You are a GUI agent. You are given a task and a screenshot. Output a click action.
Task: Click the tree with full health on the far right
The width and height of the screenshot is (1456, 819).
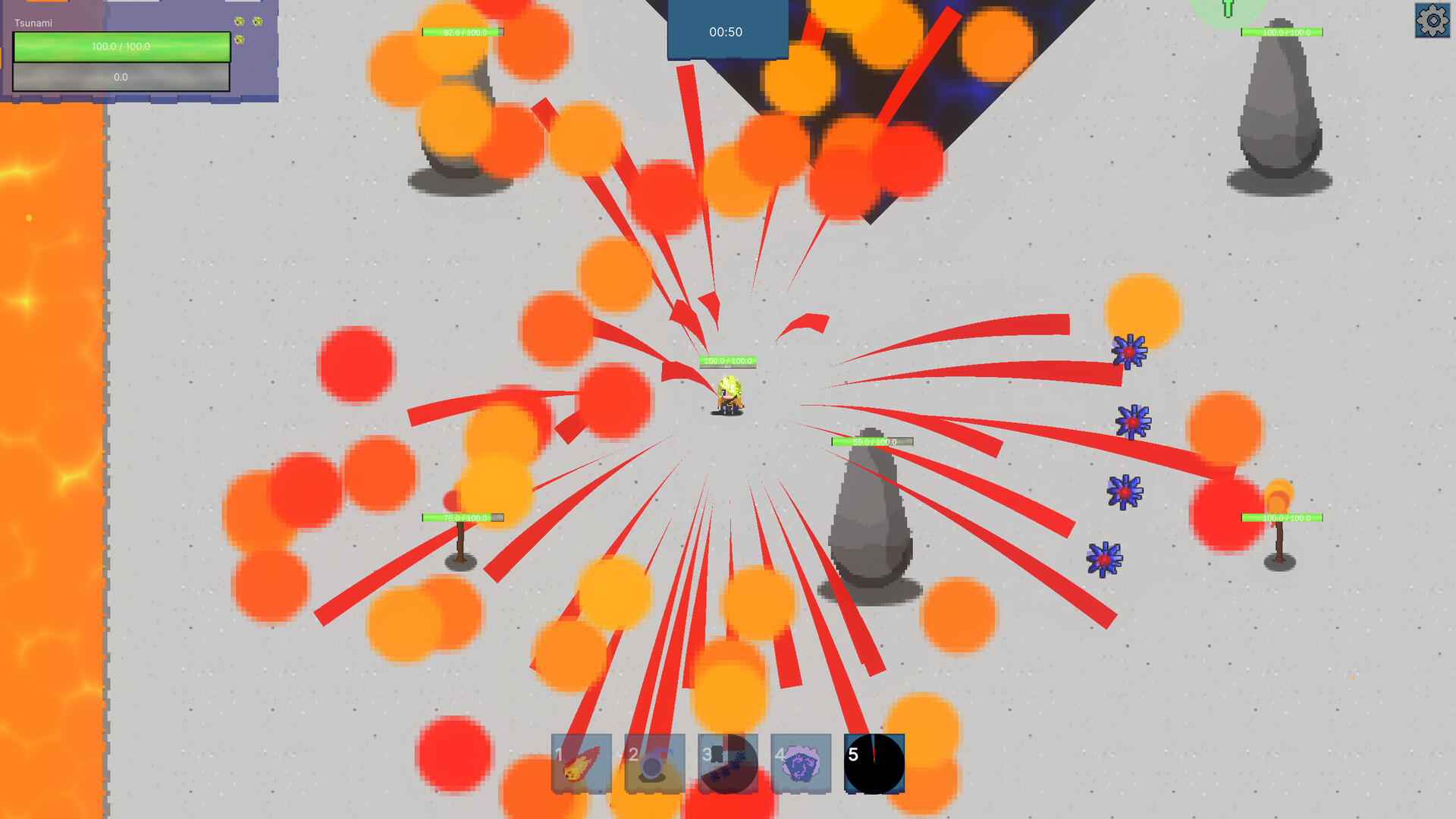1282,531
